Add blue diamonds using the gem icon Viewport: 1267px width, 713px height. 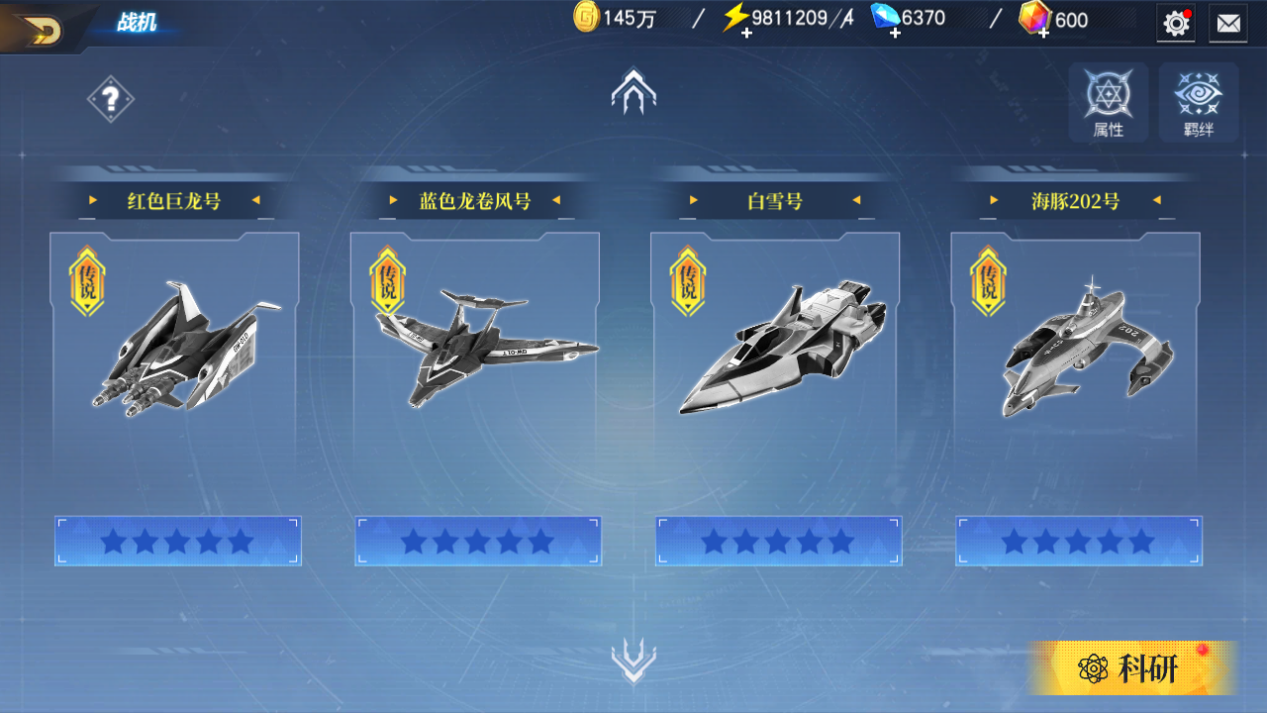(x=885, y=20)
